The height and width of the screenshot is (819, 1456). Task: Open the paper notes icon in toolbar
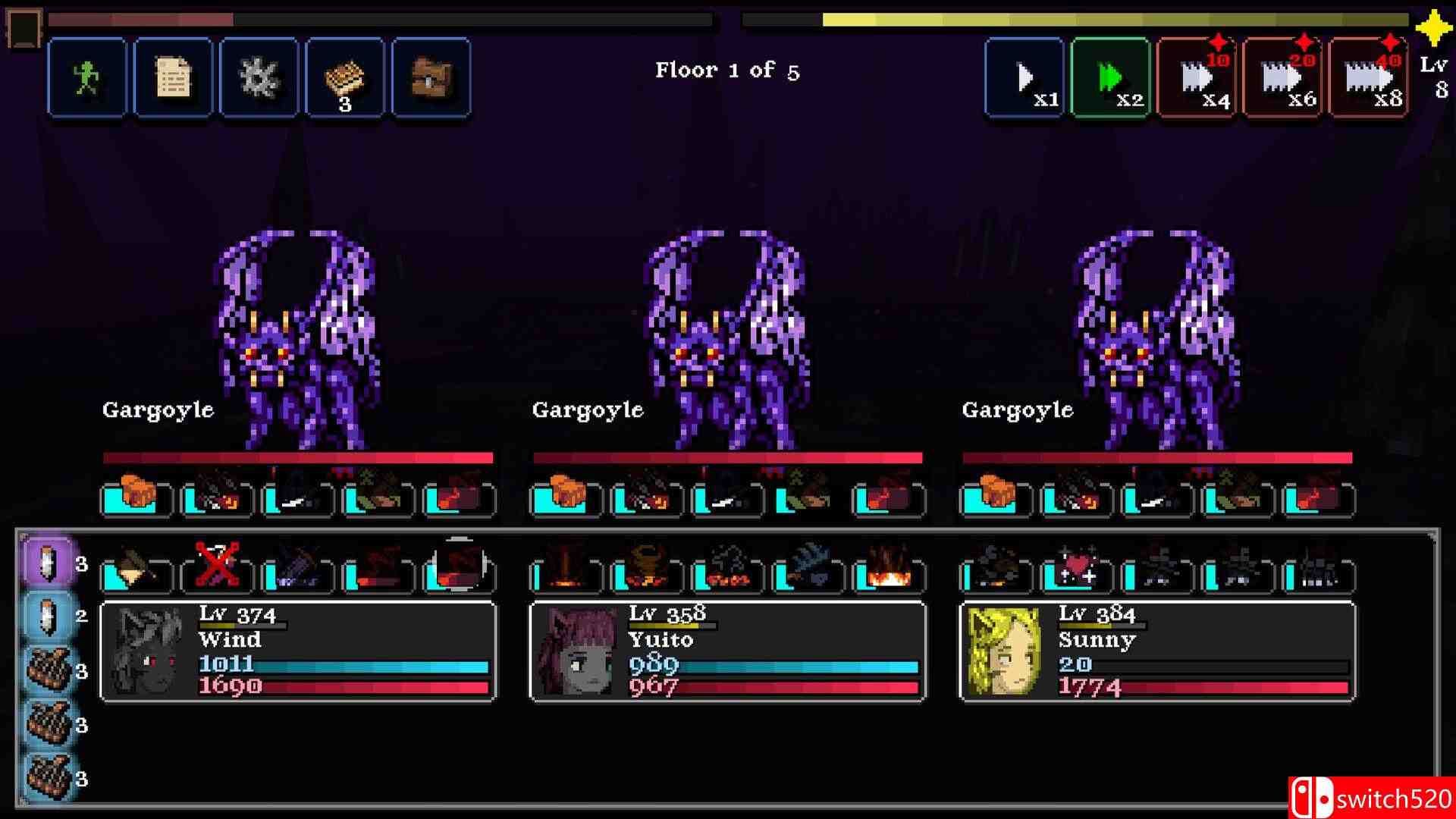pos(172,76)
